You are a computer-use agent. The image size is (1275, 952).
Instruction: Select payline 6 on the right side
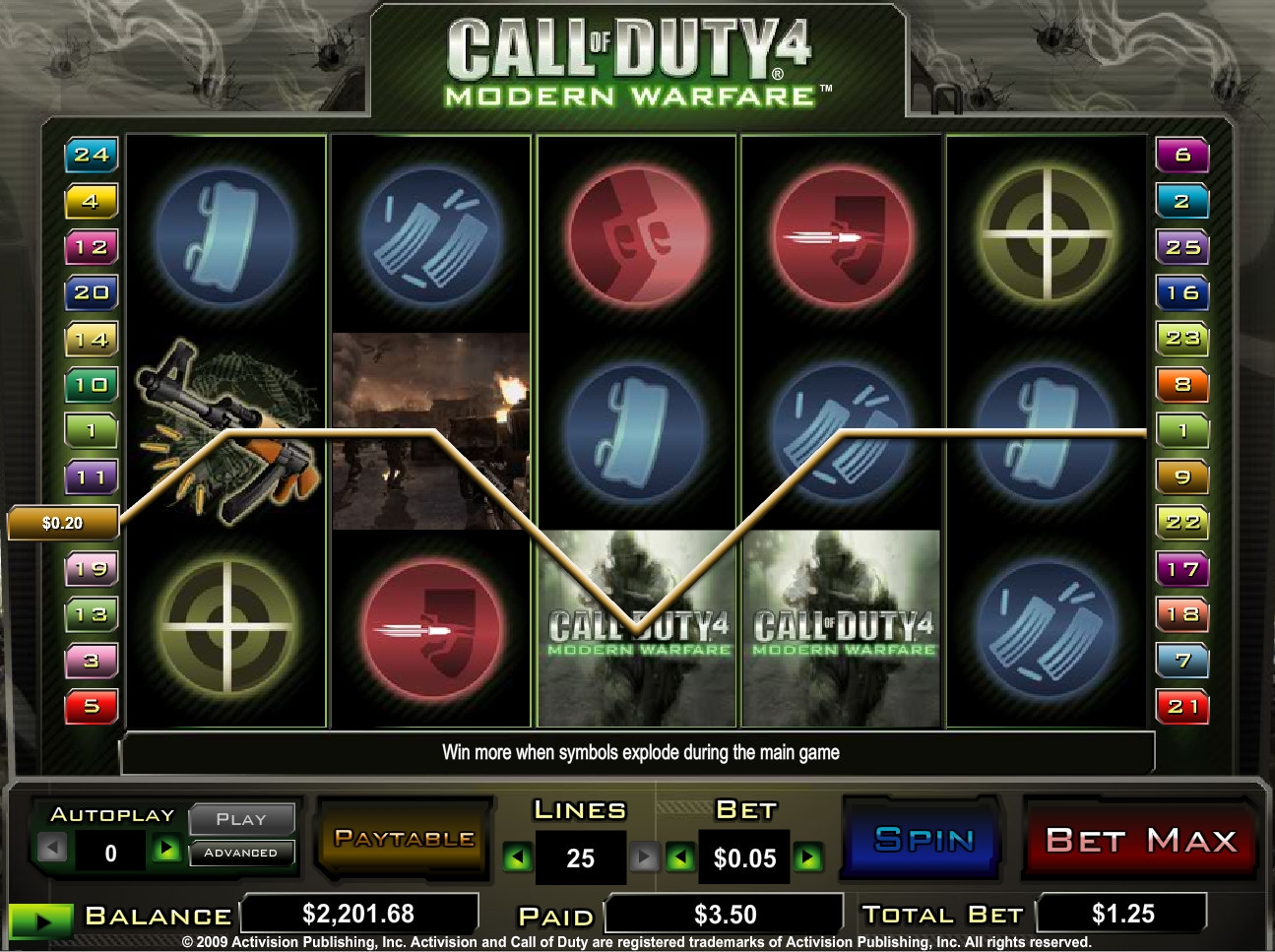[x=1182, y=155]
